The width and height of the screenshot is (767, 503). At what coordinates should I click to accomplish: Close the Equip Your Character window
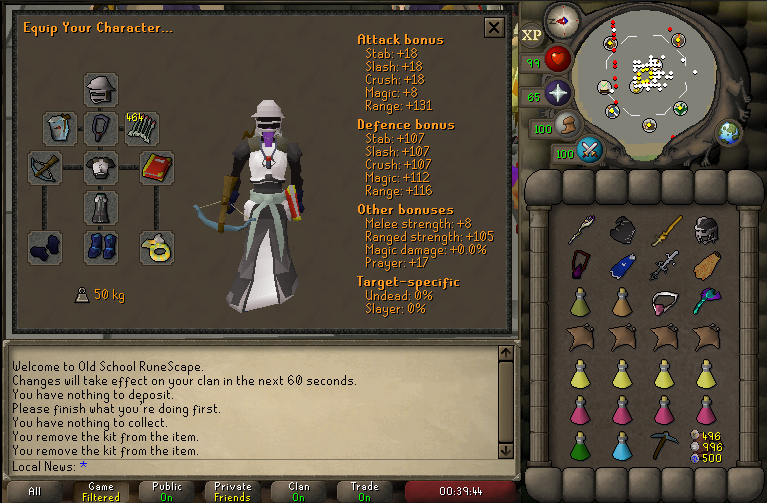coord(493,27)
